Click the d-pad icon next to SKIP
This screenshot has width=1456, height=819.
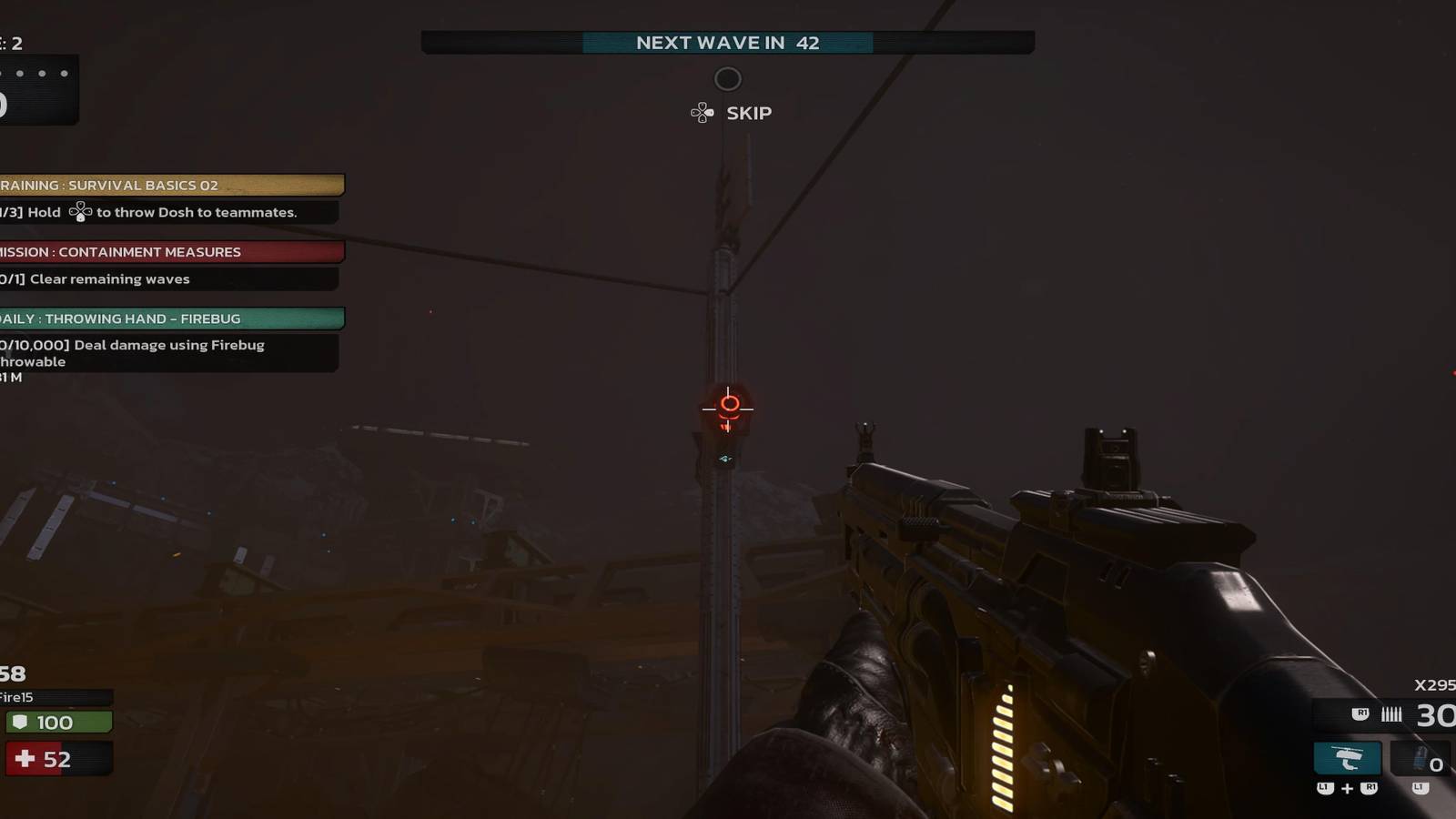(x=701, y=112)
